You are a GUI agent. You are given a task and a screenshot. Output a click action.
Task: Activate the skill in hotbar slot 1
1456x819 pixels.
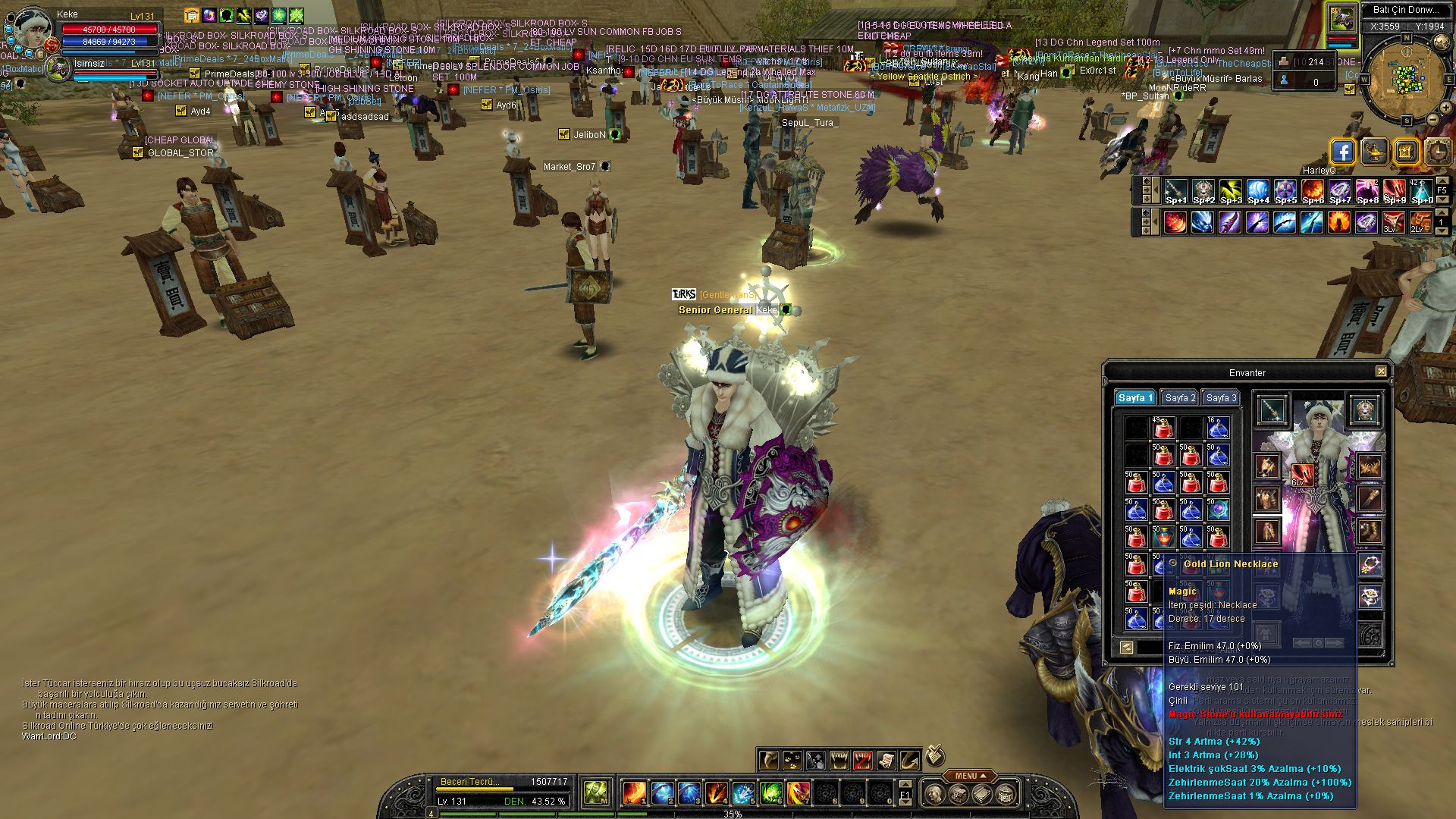point(634,793)
